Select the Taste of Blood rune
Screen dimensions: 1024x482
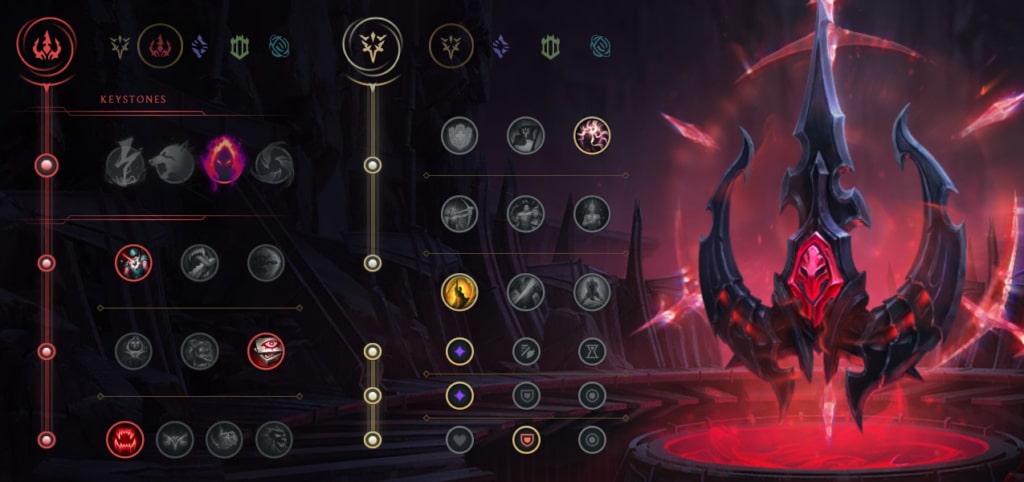click(199, 263)
